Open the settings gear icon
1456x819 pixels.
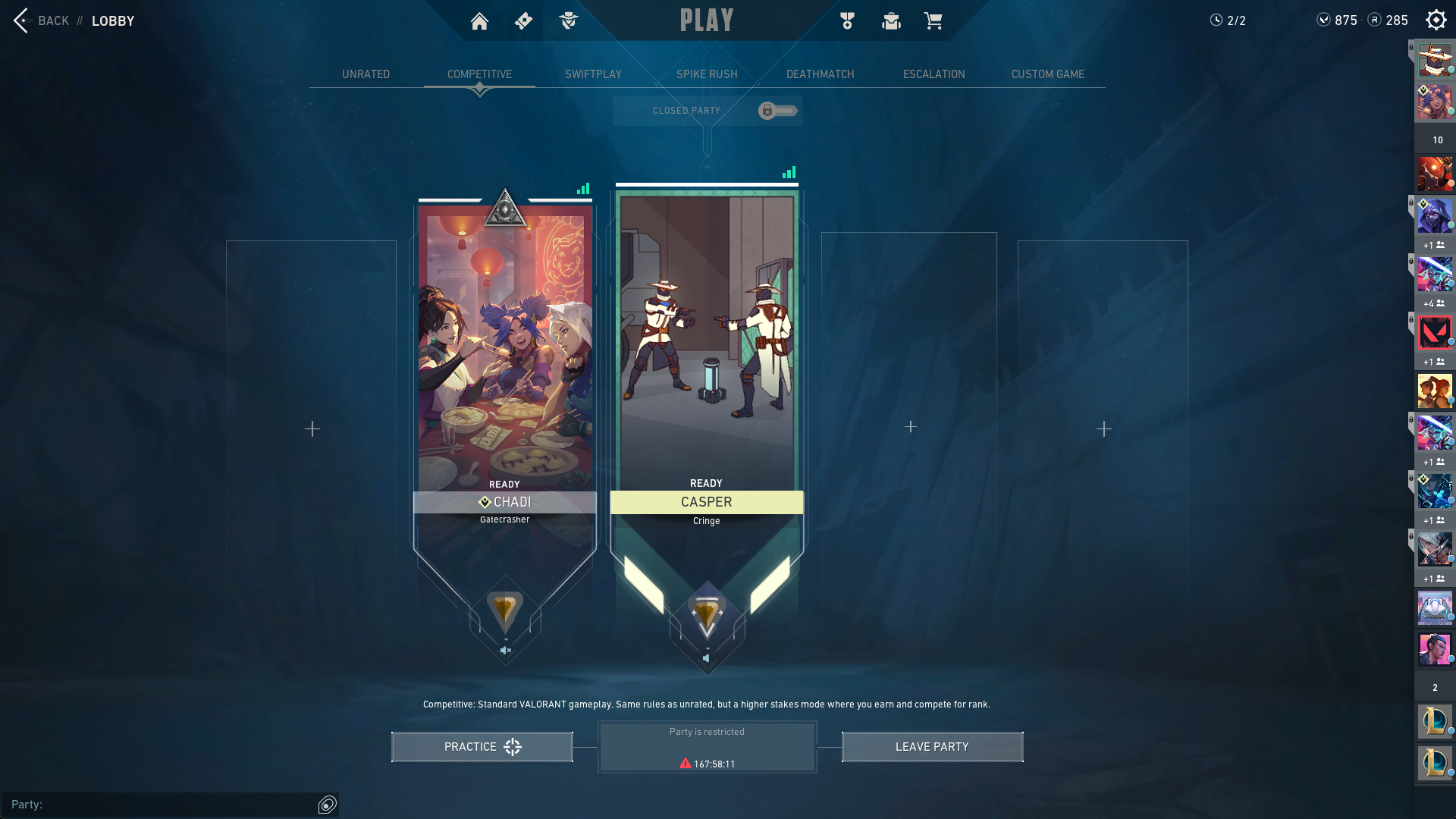1436,20
